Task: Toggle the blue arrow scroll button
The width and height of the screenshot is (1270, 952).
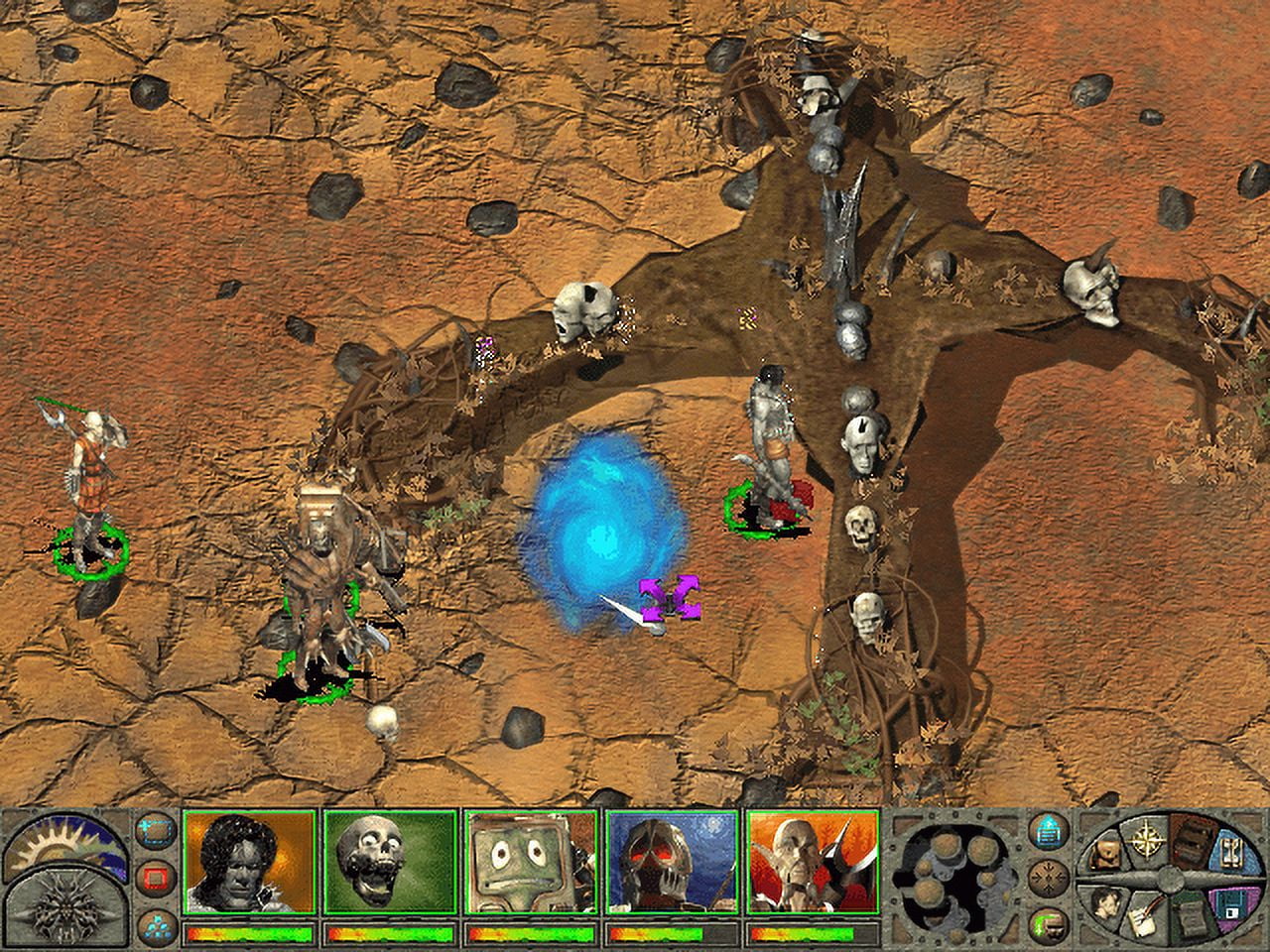Action: coord(1045,829)
